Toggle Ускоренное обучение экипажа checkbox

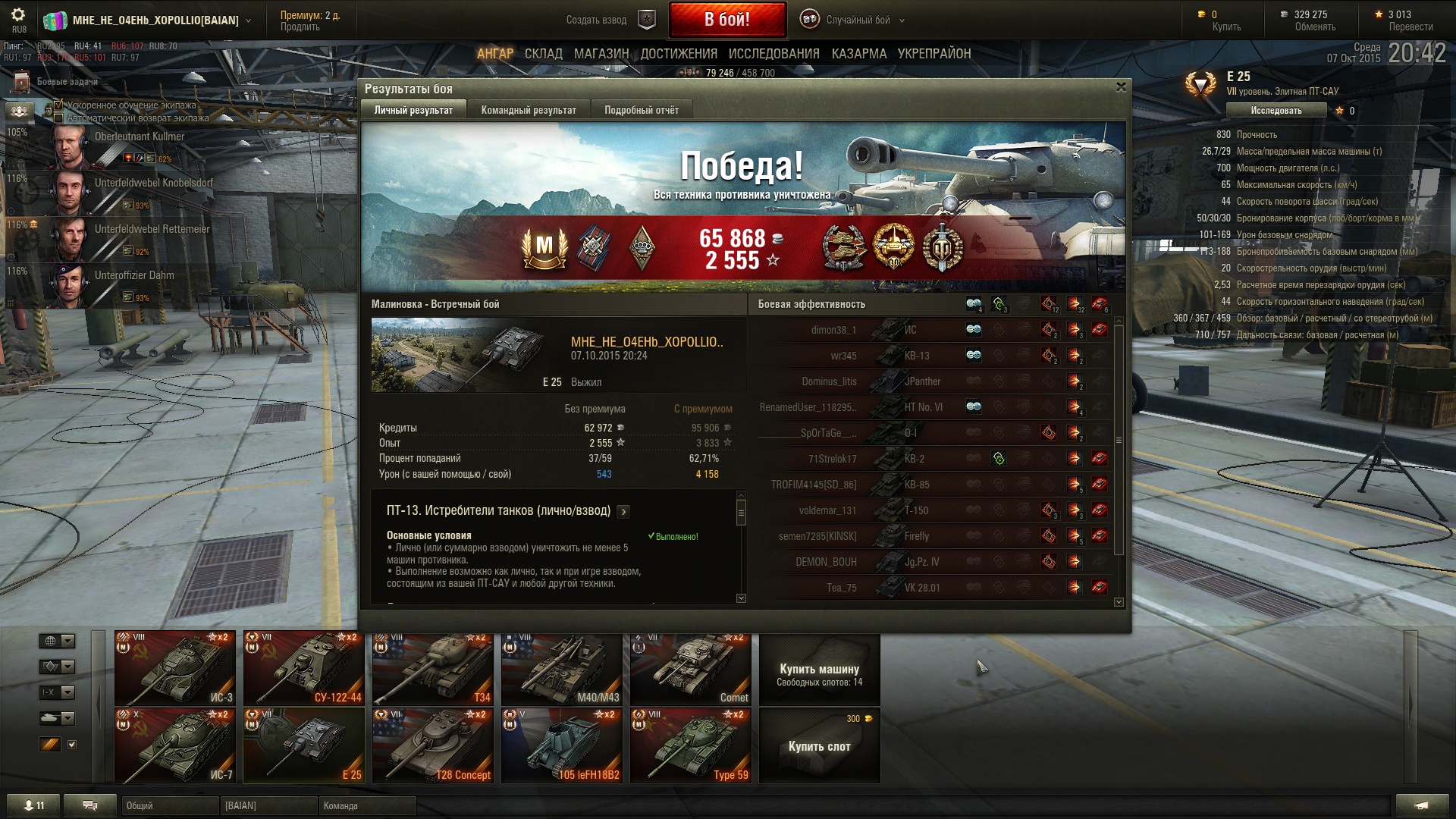click(59, 105)
